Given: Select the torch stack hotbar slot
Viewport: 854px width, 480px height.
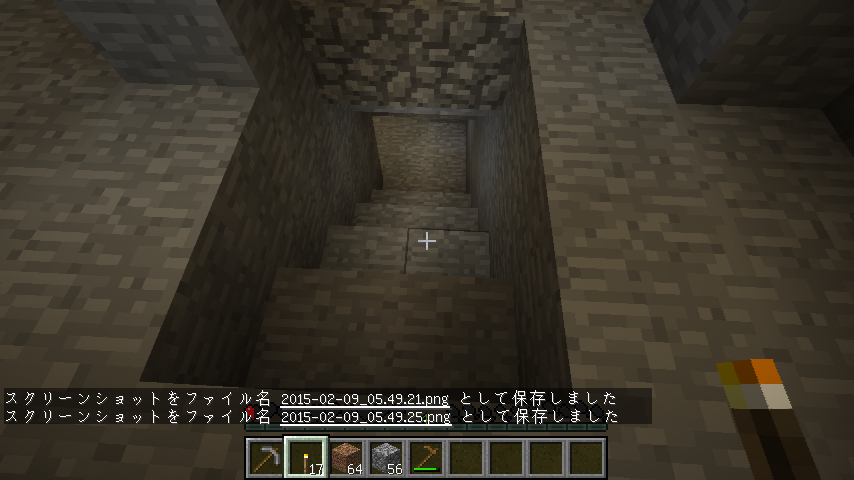Looking at the screenshot, I should point(305,458).
